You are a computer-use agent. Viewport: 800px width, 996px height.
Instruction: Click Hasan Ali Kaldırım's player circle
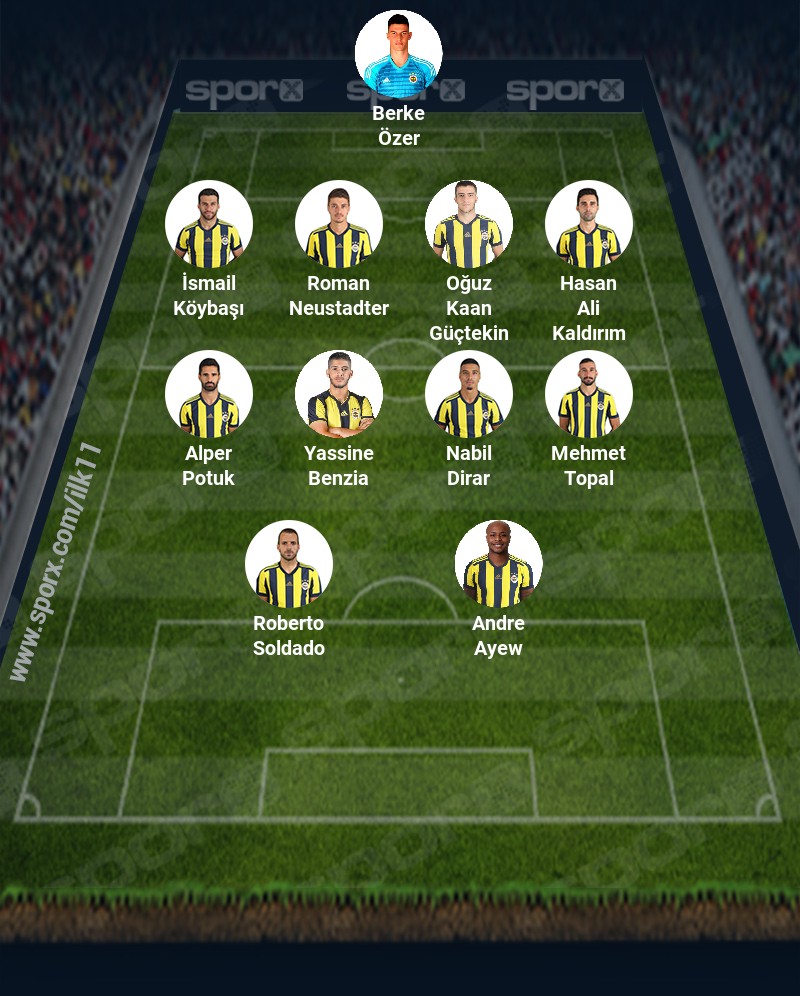tap(588, 224)
